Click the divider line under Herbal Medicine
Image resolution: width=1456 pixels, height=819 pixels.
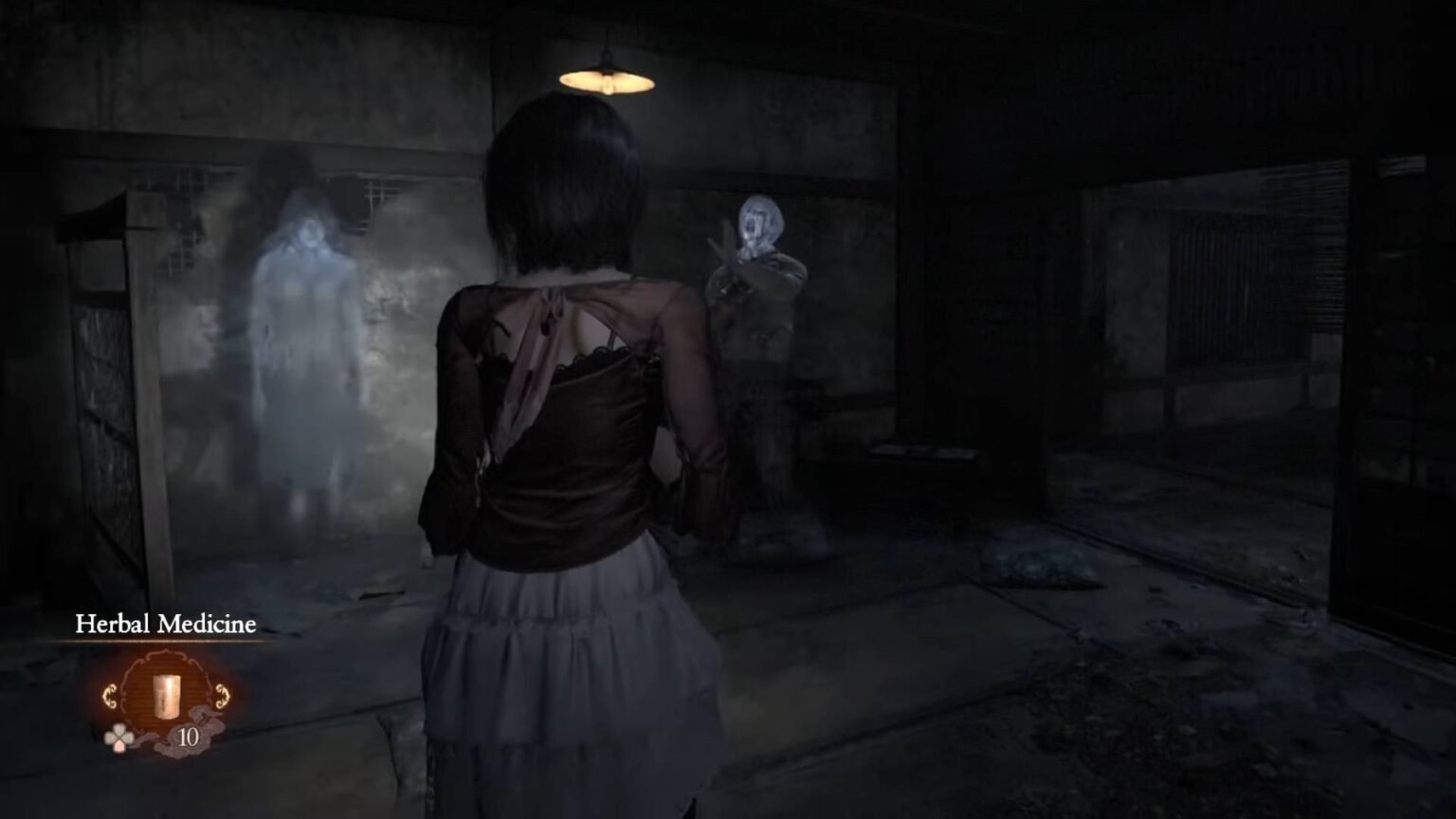pos(165,641)
